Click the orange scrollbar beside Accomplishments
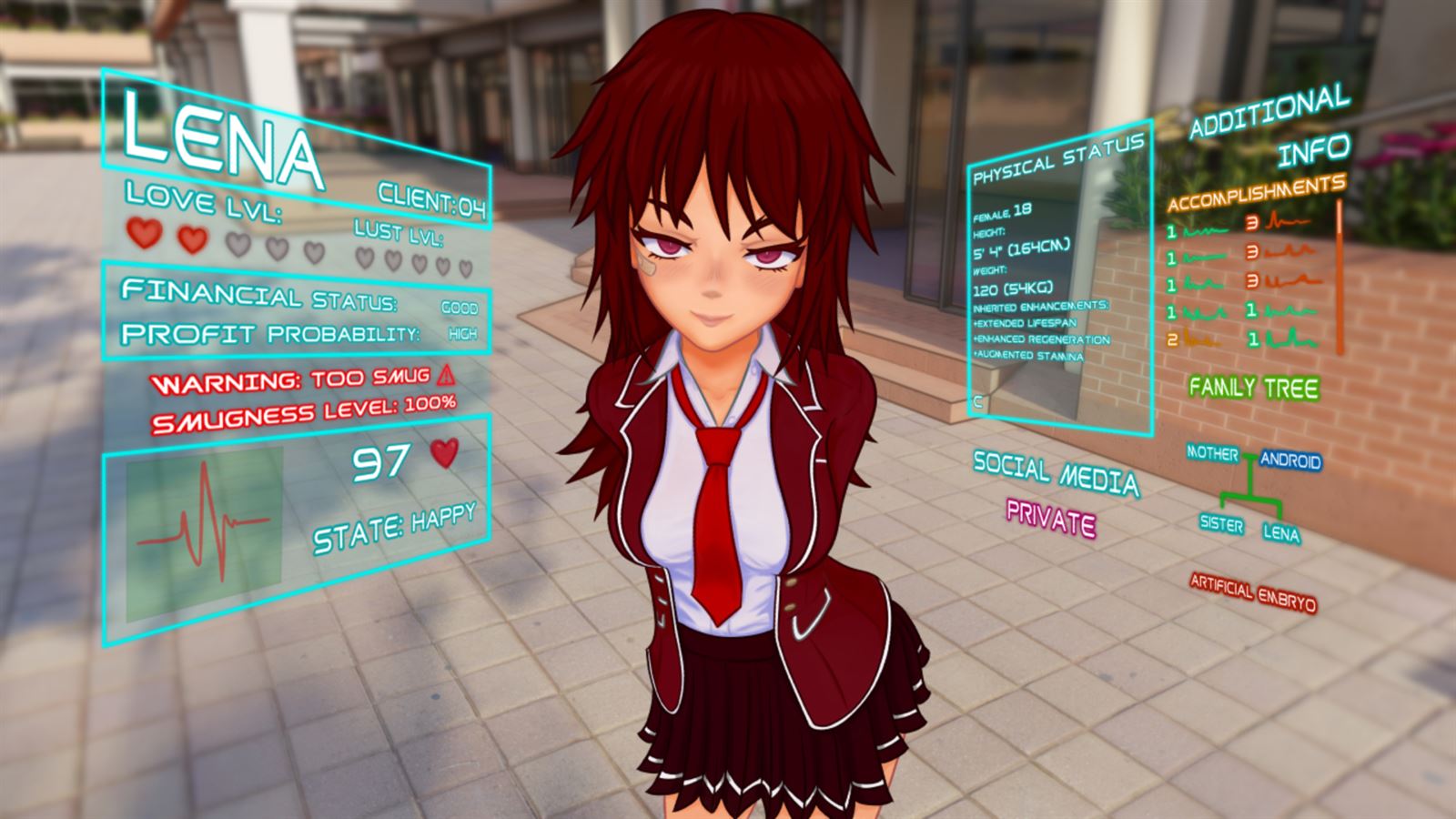The height and width of the screenshot is (819, 1456). [x=1339, y=273]
